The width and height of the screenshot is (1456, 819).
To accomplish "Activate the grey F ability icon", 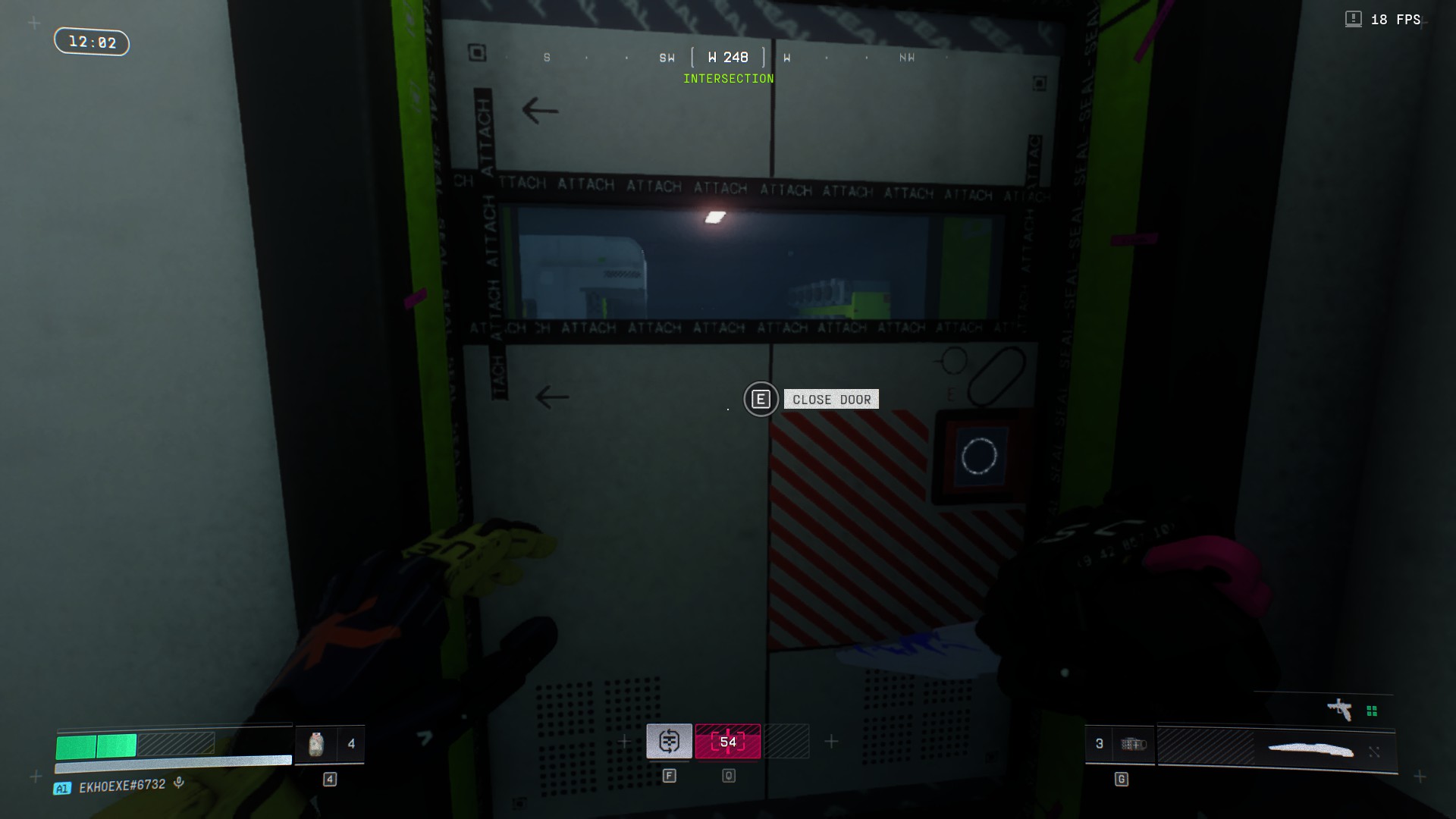I will 669,741.
